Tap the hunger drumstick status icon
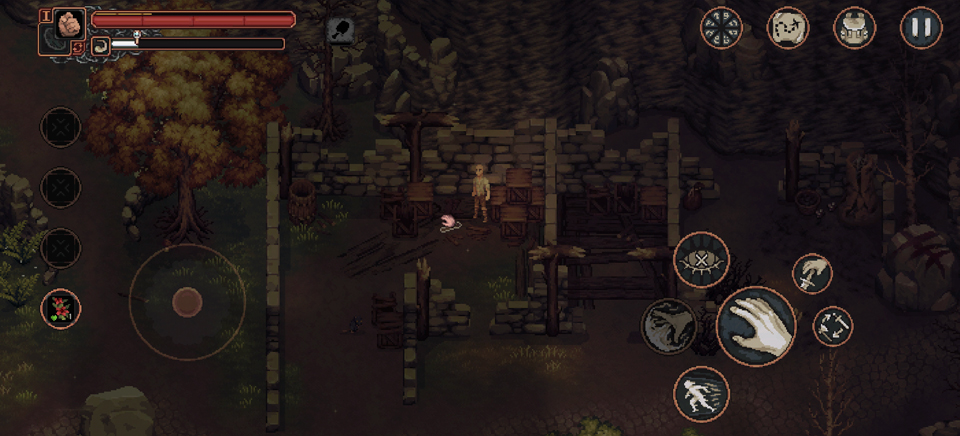 (340, 30)
